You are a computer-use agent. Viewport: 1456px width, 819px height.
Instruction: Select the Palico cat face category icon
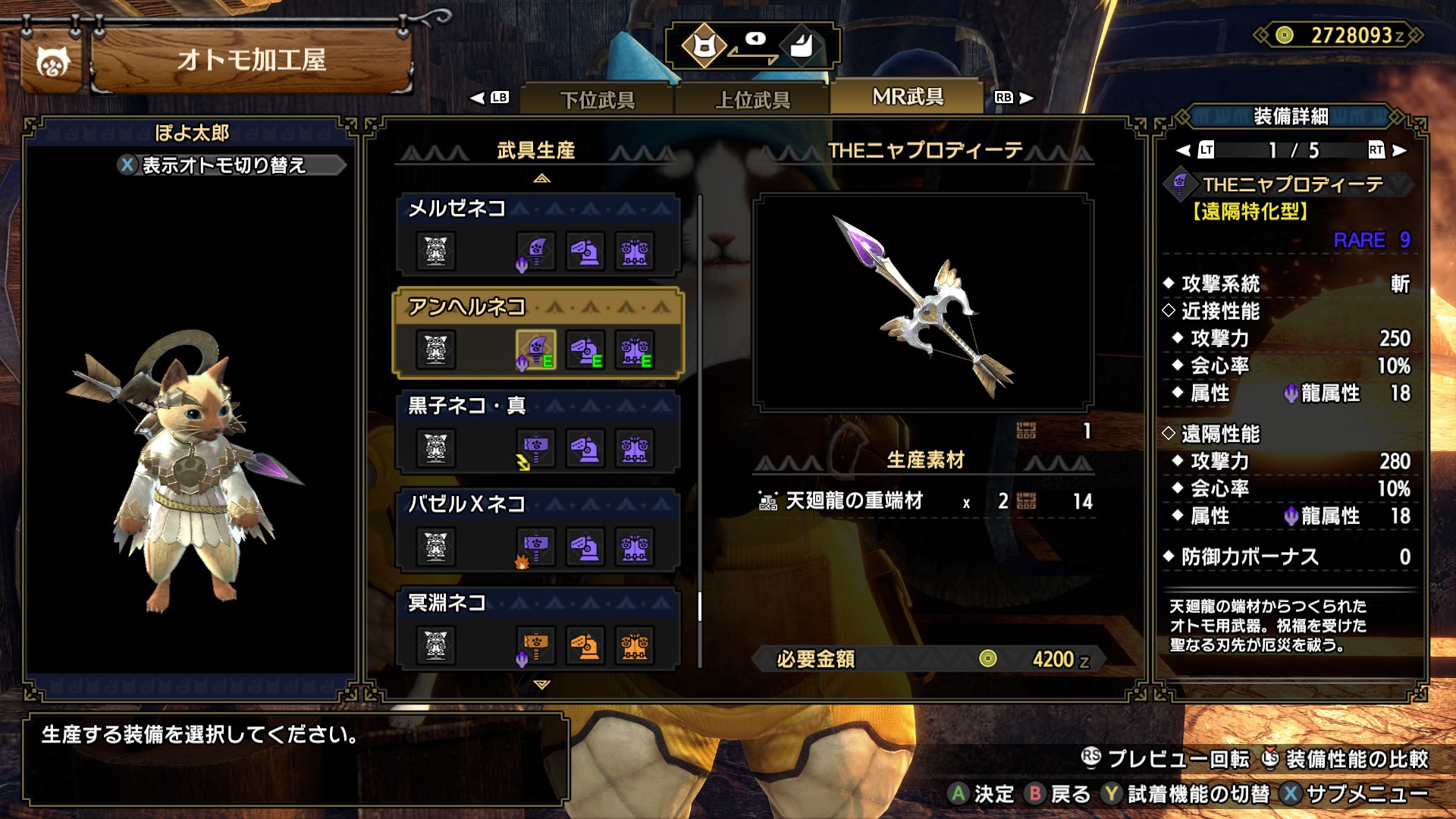coord(704,47)
